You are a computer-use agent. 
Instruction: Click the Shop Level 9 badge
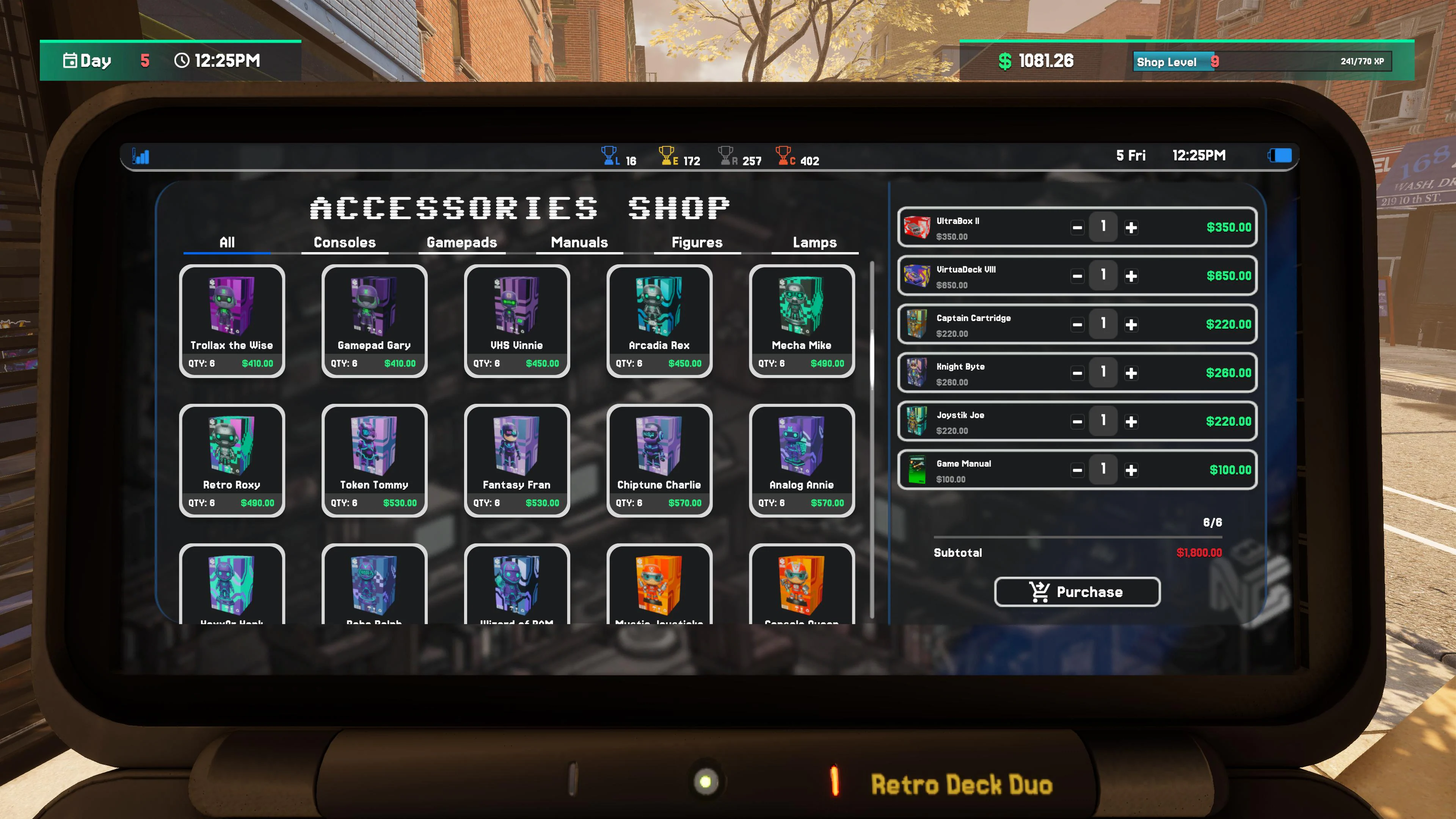[1173, 62]
